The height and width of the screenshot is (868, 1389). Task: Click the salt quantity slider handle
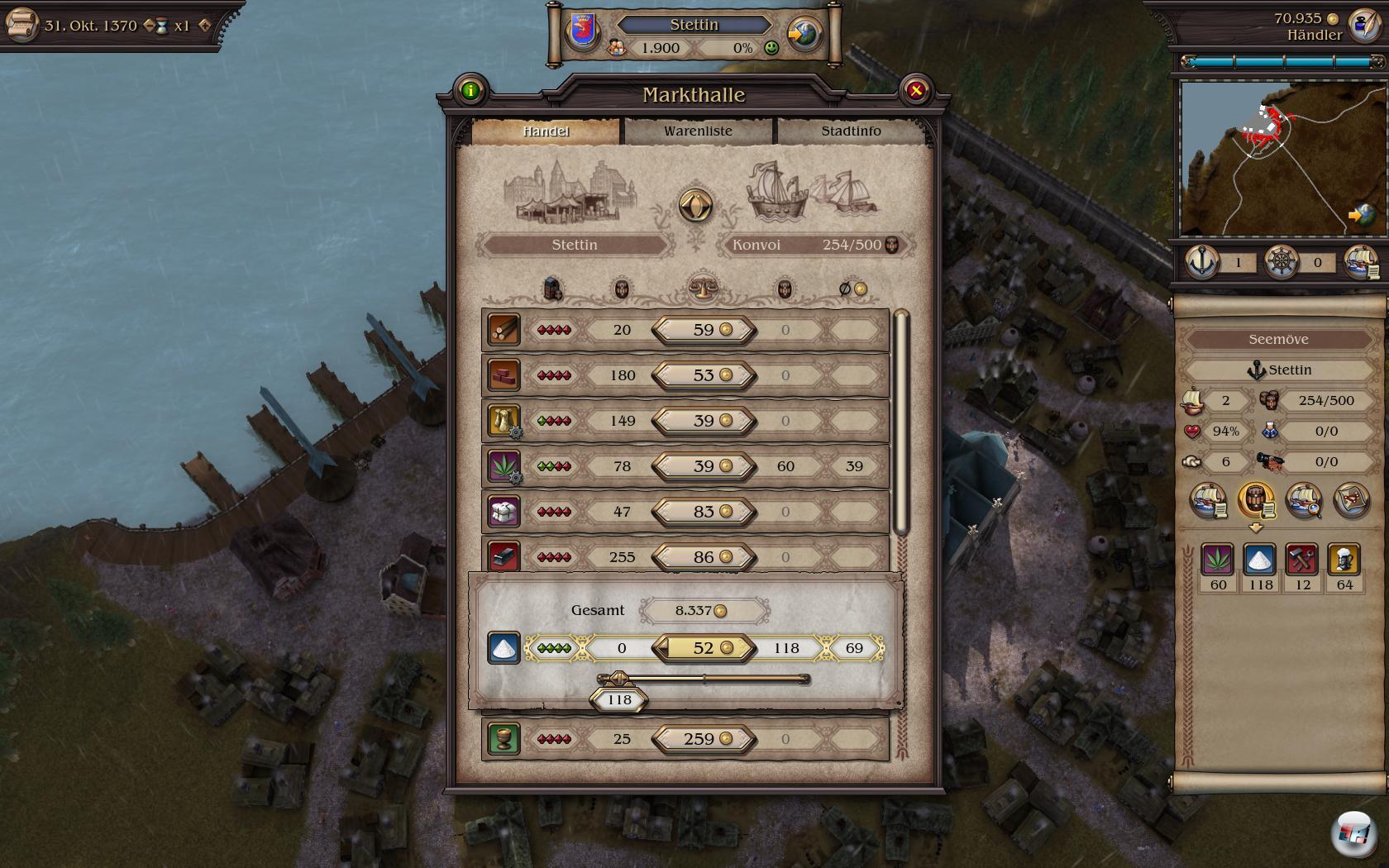pyautogui.click(x=618, y=679)
